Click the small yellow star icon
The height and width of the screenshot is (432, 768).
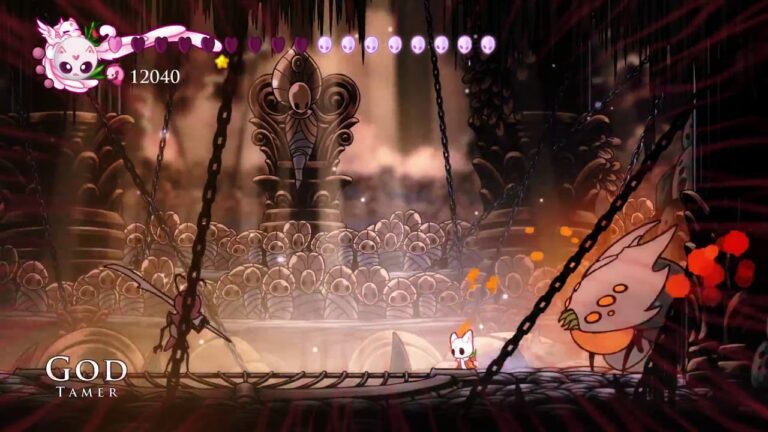pyautogui.click(x=221, y=62)
